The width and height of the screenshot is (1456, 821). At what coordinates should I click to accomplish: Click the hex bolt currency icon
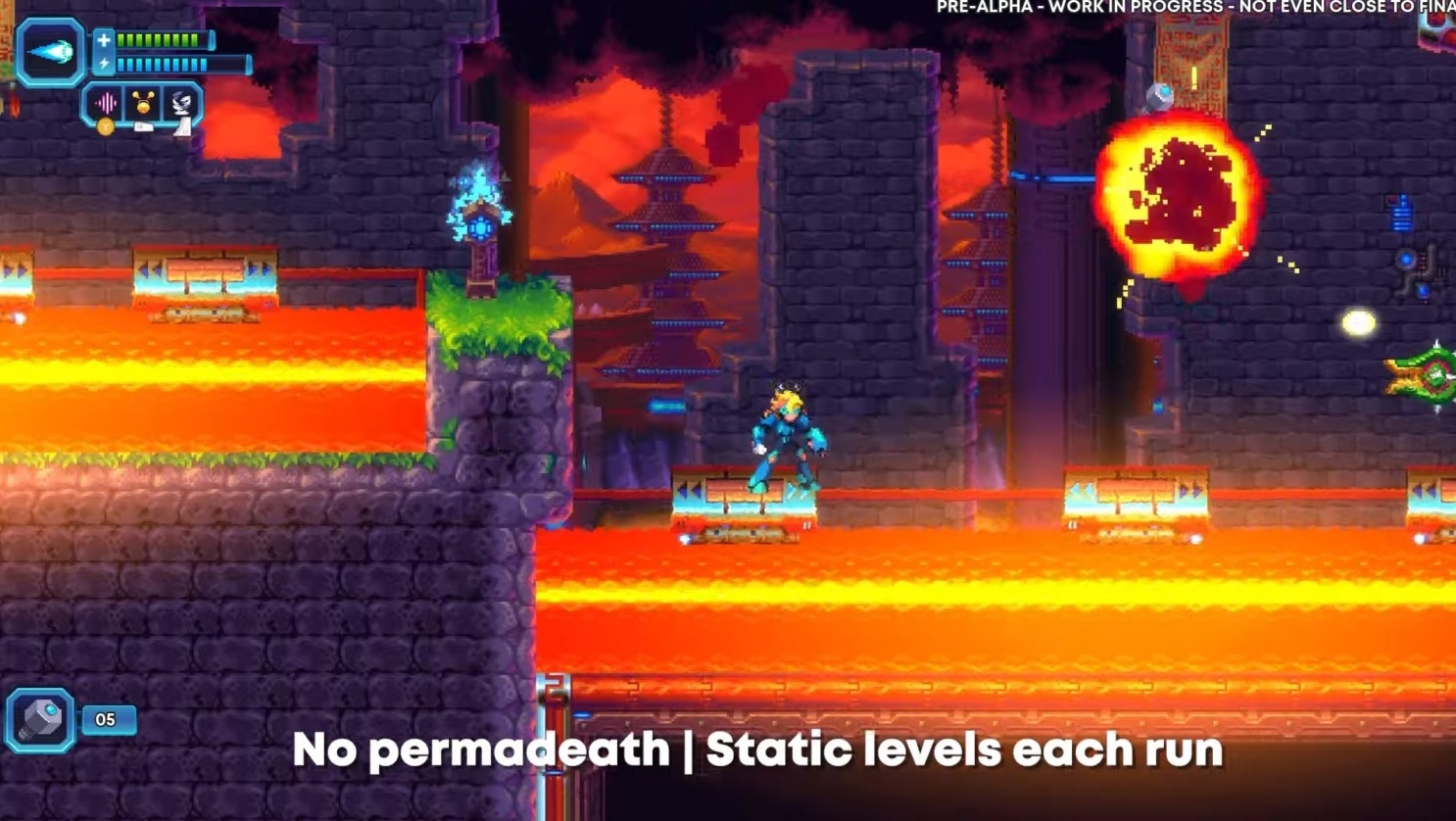pos(40,720)
